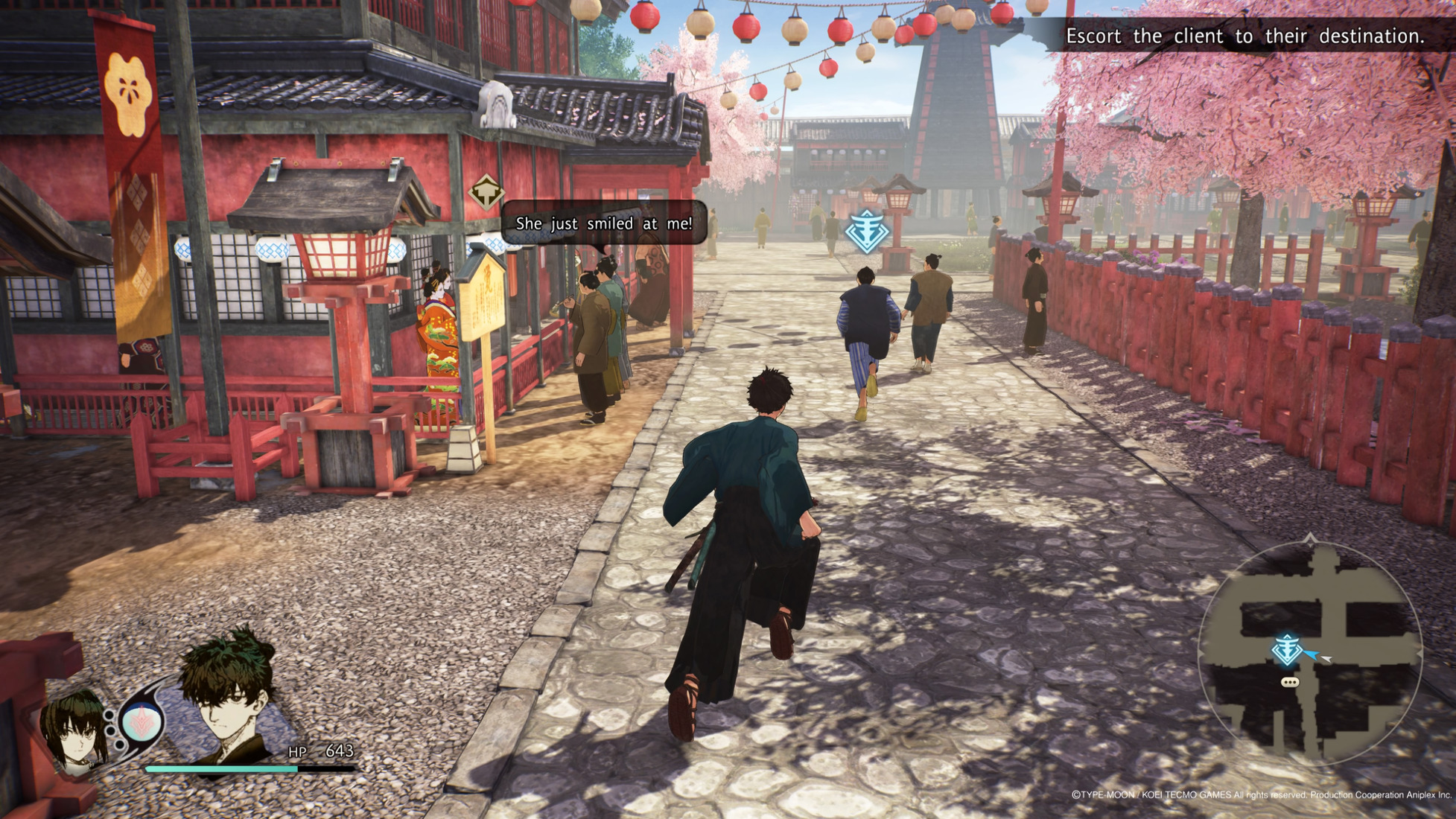Choose the companion portrait beside the gauge

(x=74, y=730)
